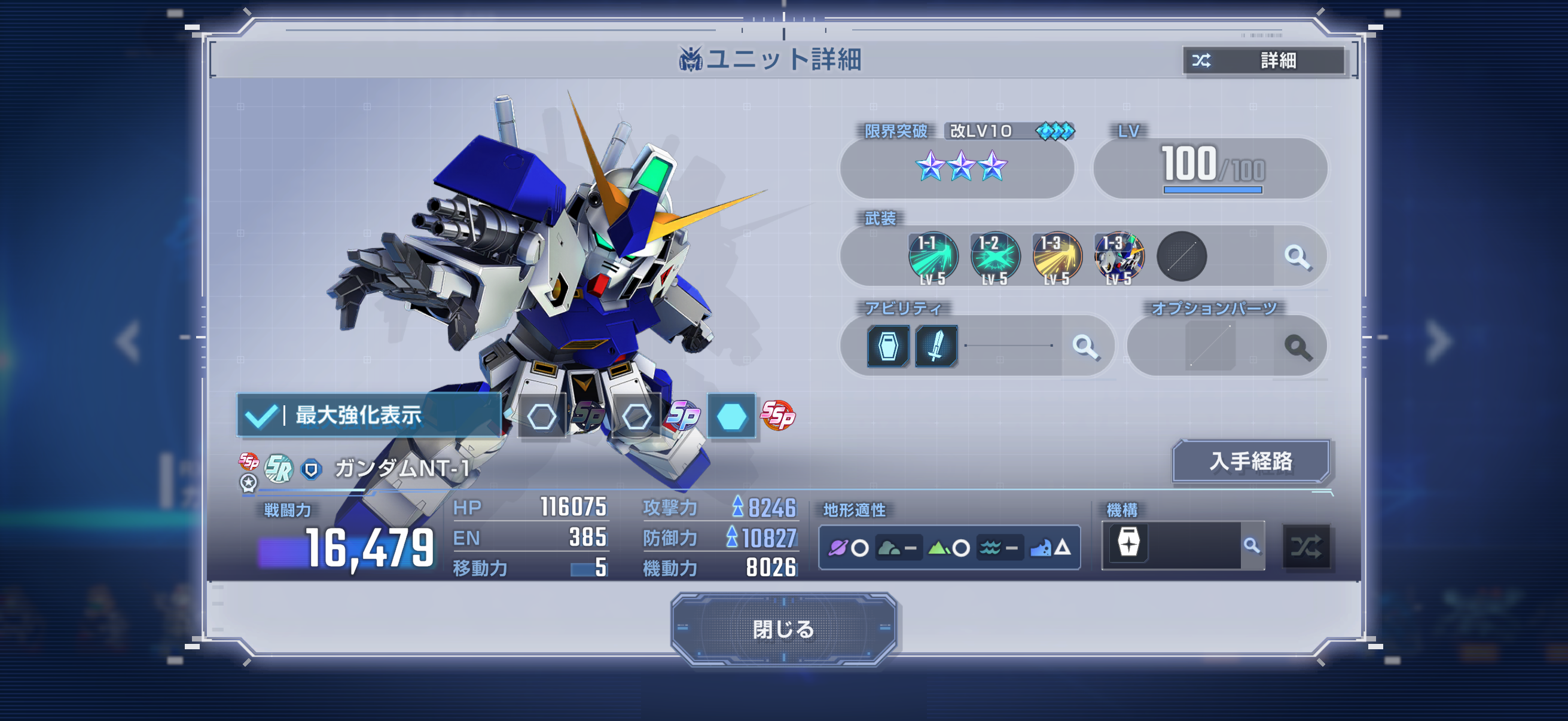
Task: Switch view using the 詳細 button
Action: point(1264,60)
